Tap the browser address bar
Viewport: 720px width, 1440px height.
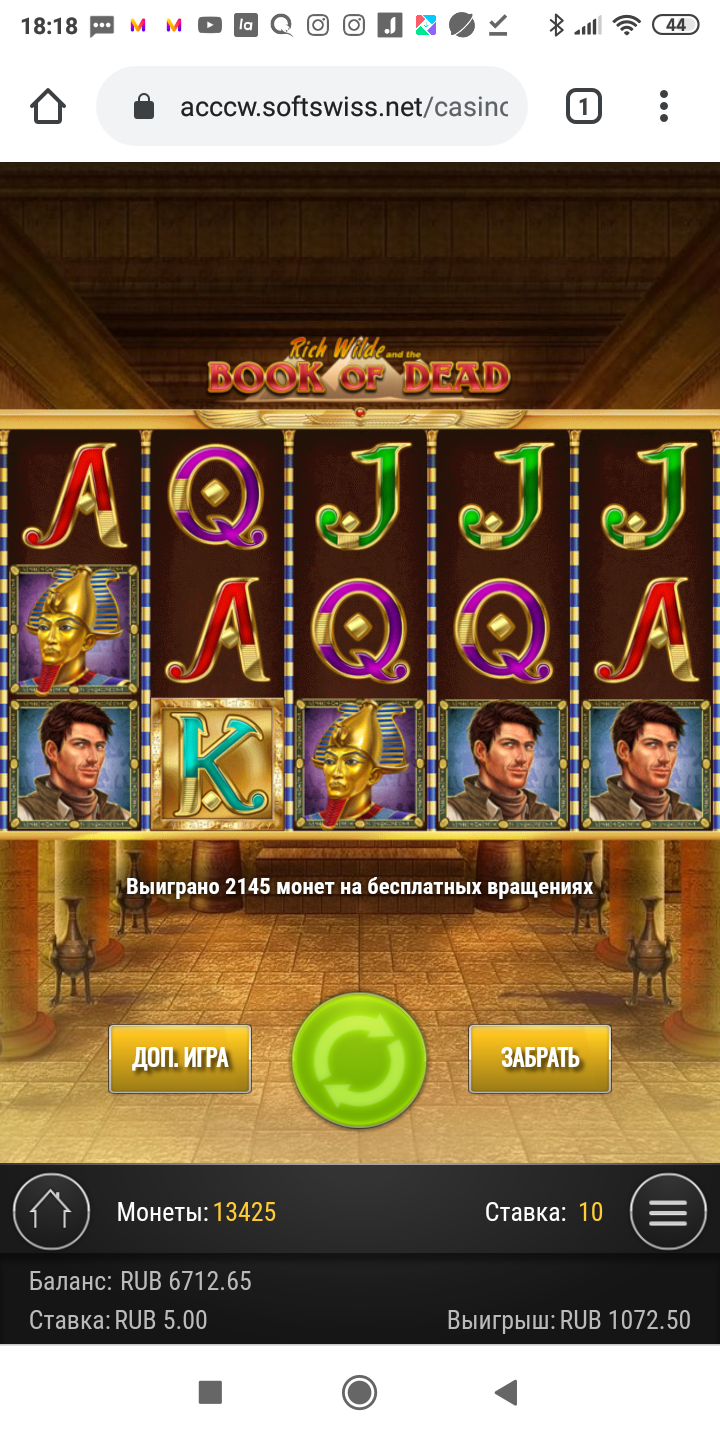[x=330, y=106]
